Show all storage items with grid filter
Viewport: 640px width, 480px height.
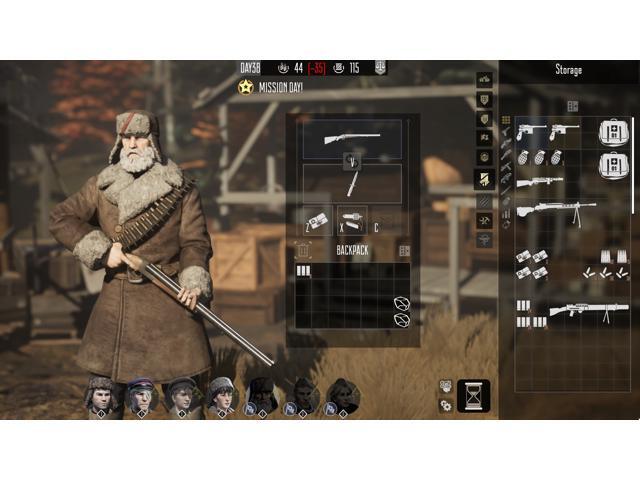(506, 120)
